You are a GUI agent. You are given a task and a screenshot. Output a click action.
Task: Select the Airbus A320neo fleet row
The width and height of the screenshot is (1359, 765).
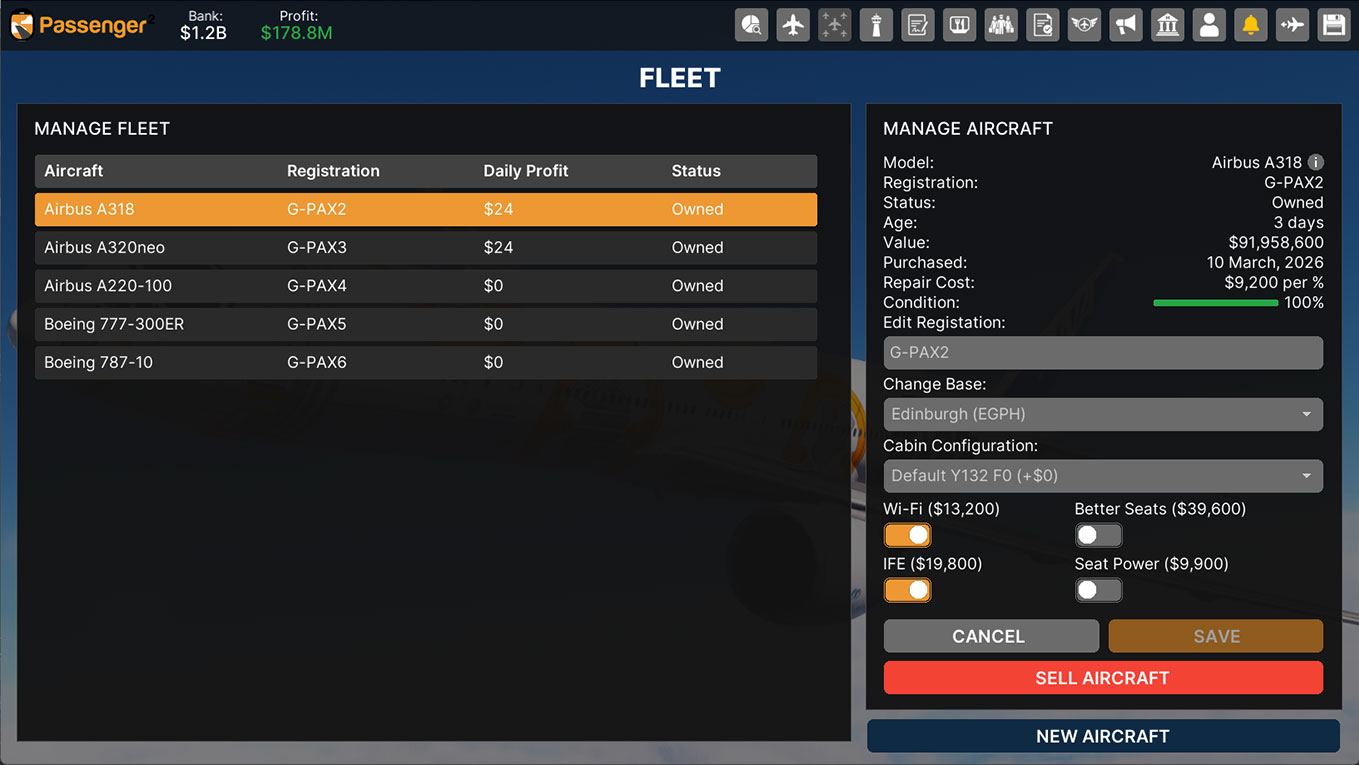tap(425, 247)
